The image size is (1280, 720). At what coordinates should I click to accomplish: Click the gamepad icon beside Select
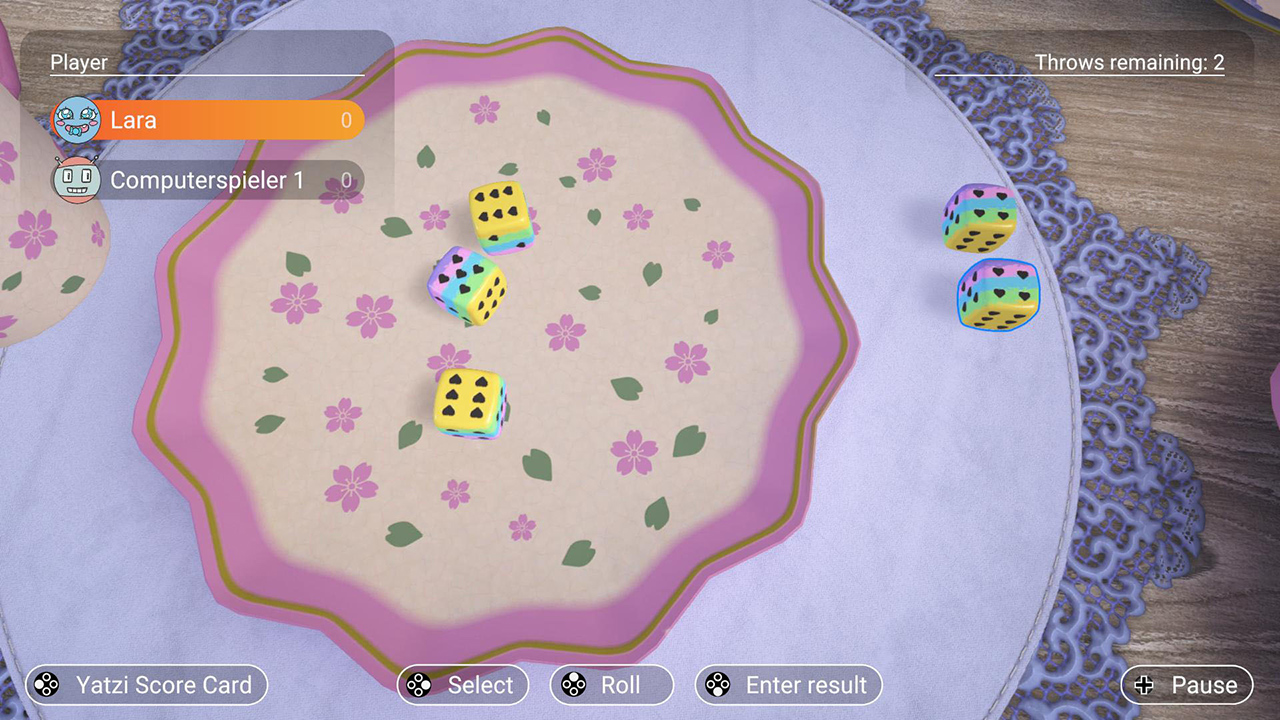418,685
